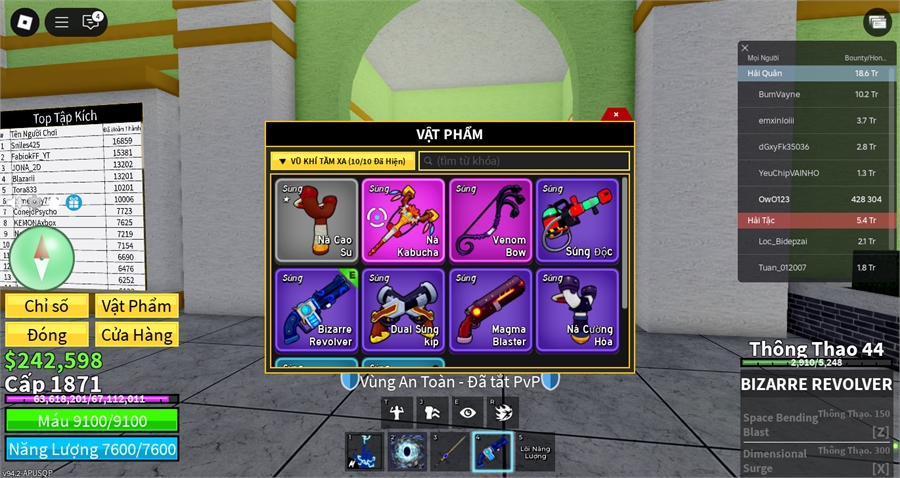Select the Magma Blaster gun
The width and height of the screenshot is (900, 478).
coord(490,309)
